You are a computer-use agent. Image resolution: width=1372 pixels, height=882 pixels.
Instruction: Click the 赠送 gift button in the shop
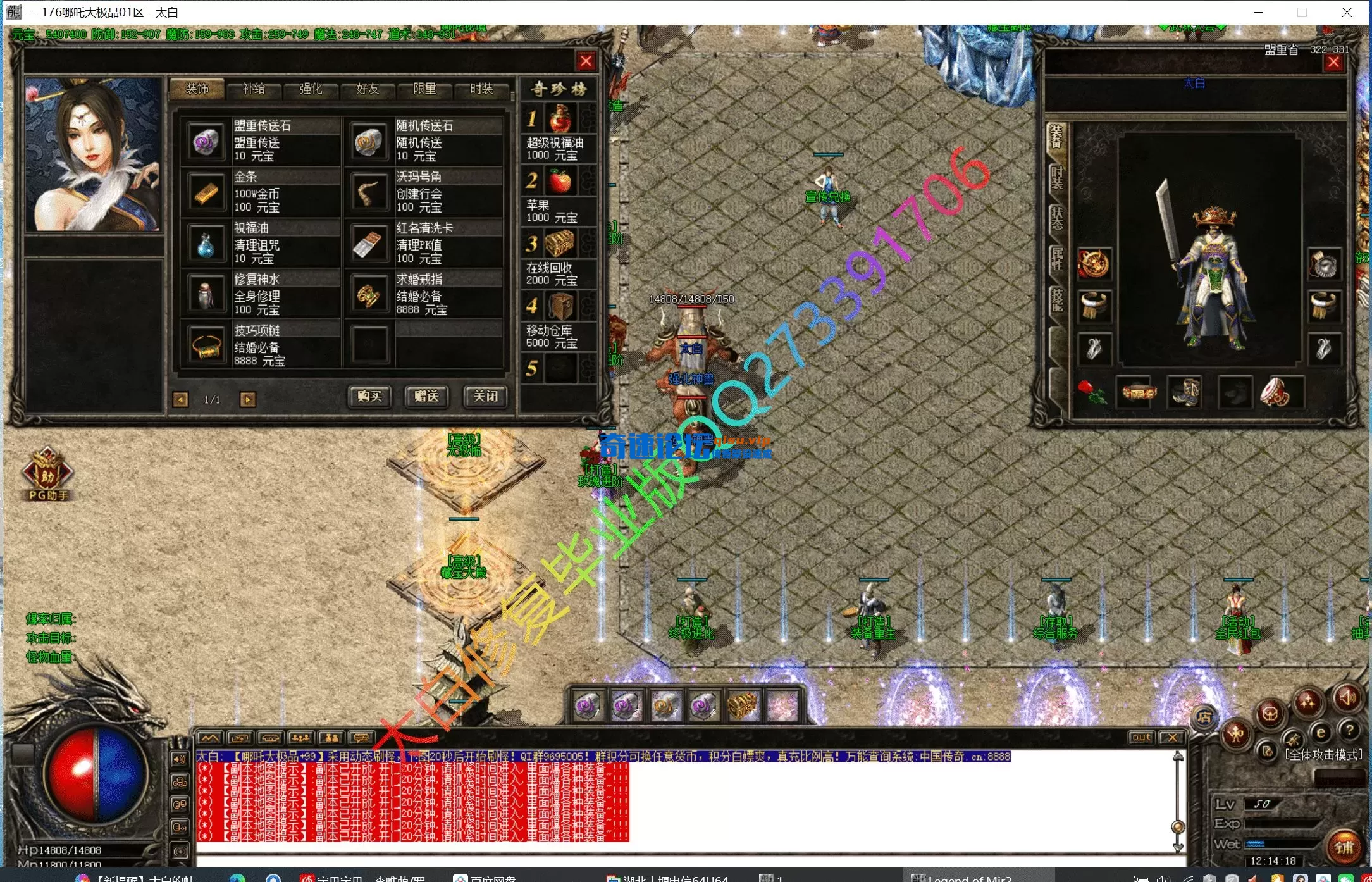426,397
